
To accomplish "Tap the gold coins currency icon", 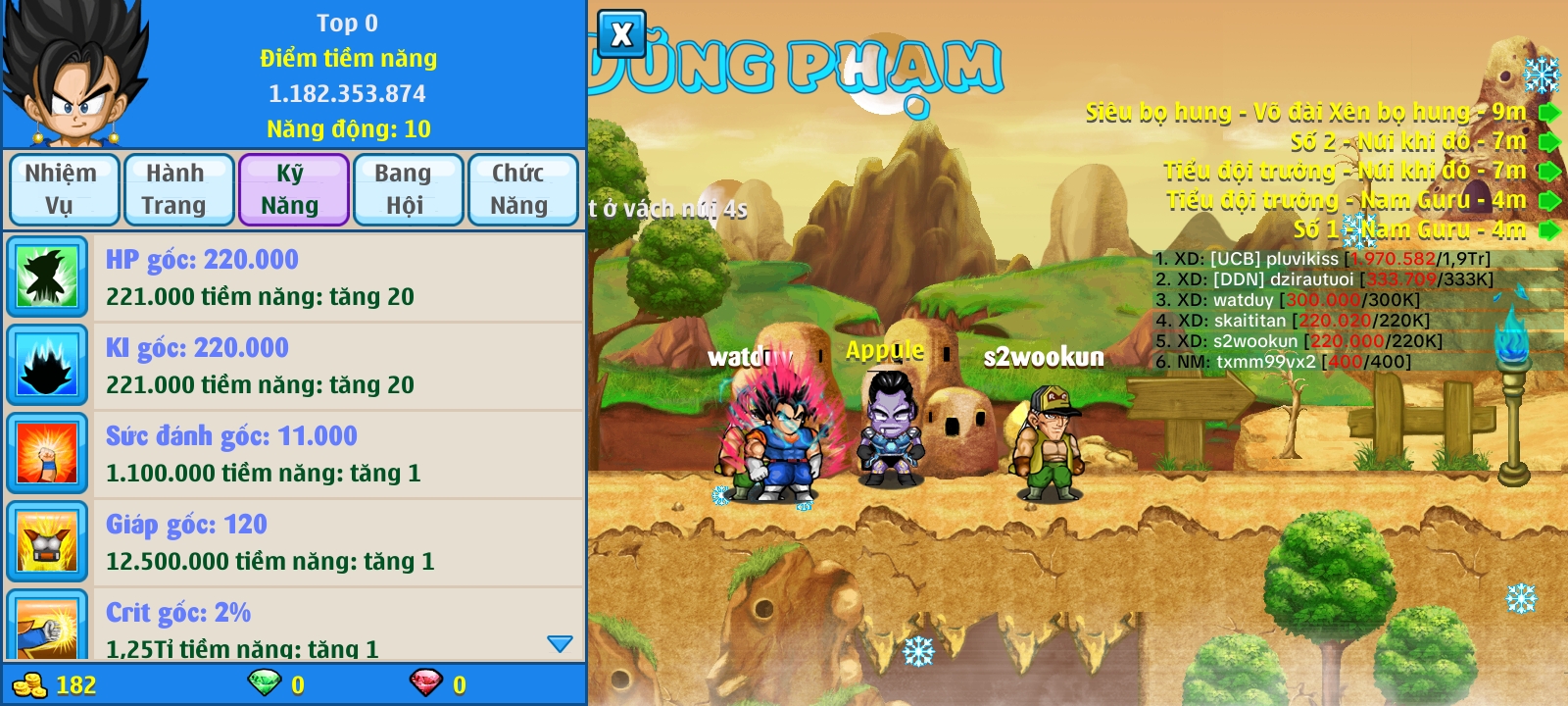I will click(x=30, y=684).
